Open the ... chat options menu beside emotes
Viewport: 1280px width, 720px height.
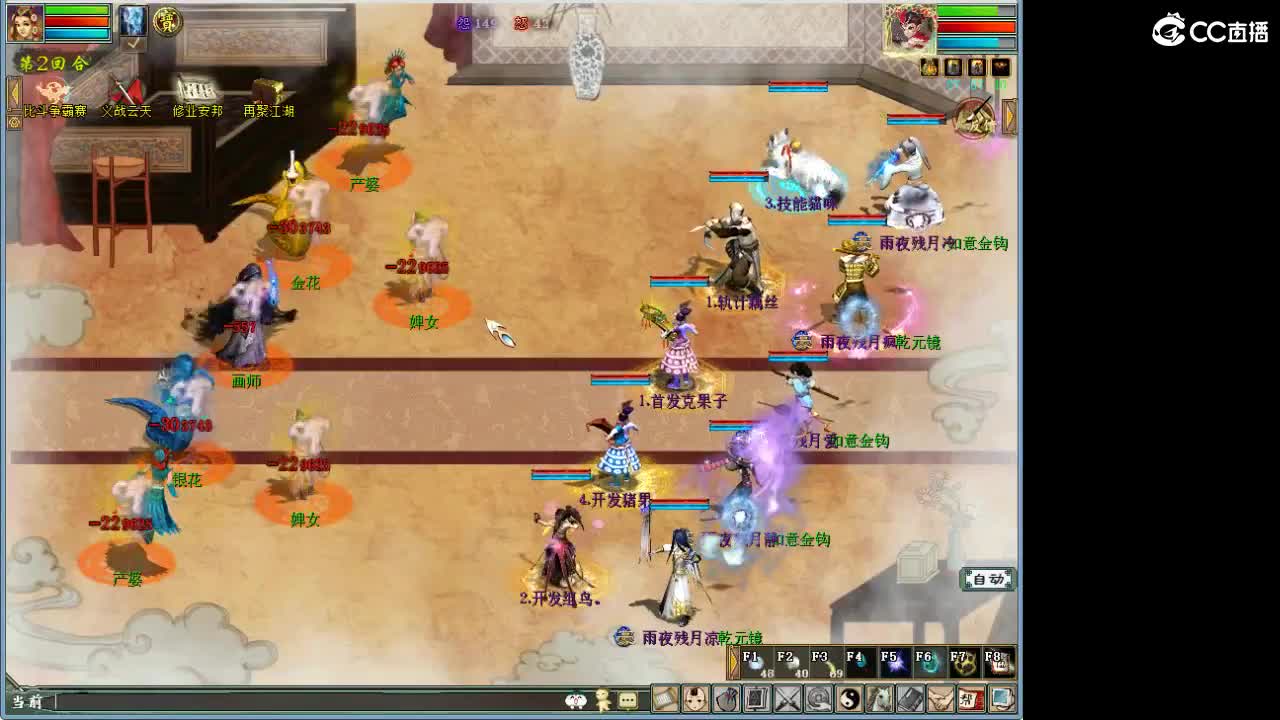[x=627, y=700]
